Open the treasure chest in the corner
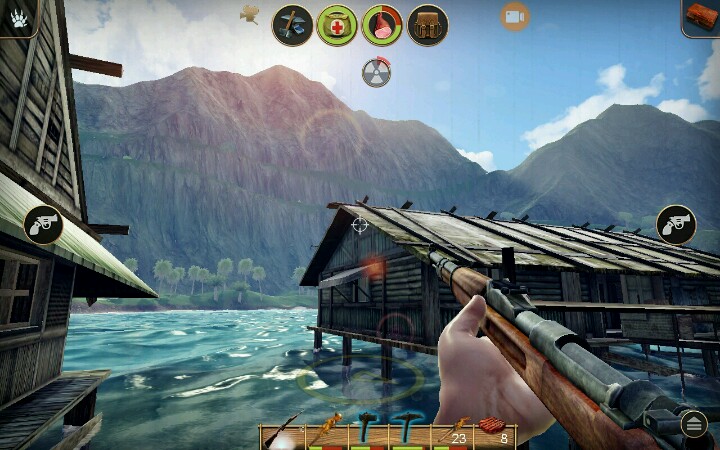Image resolution: width=720 pixels, height=450 pixels. (702, 17)
